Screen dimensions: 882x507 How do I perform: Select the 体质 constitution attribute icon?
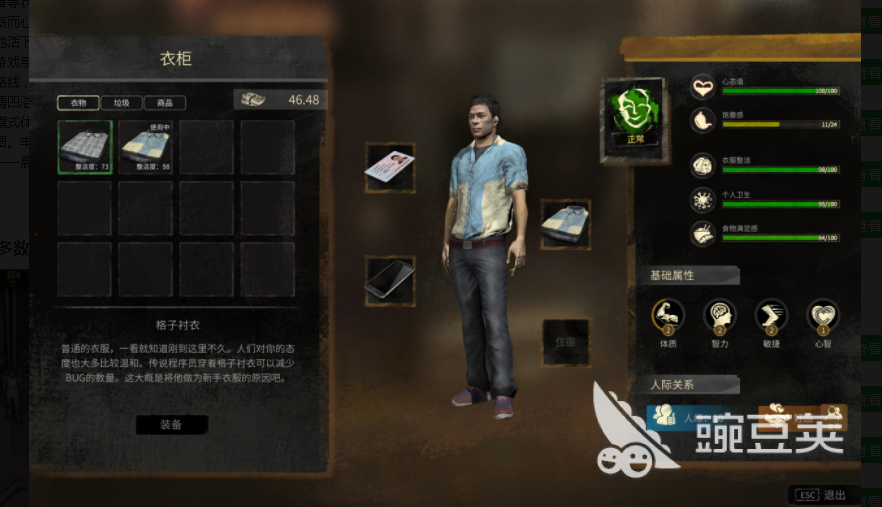[667, 314]
